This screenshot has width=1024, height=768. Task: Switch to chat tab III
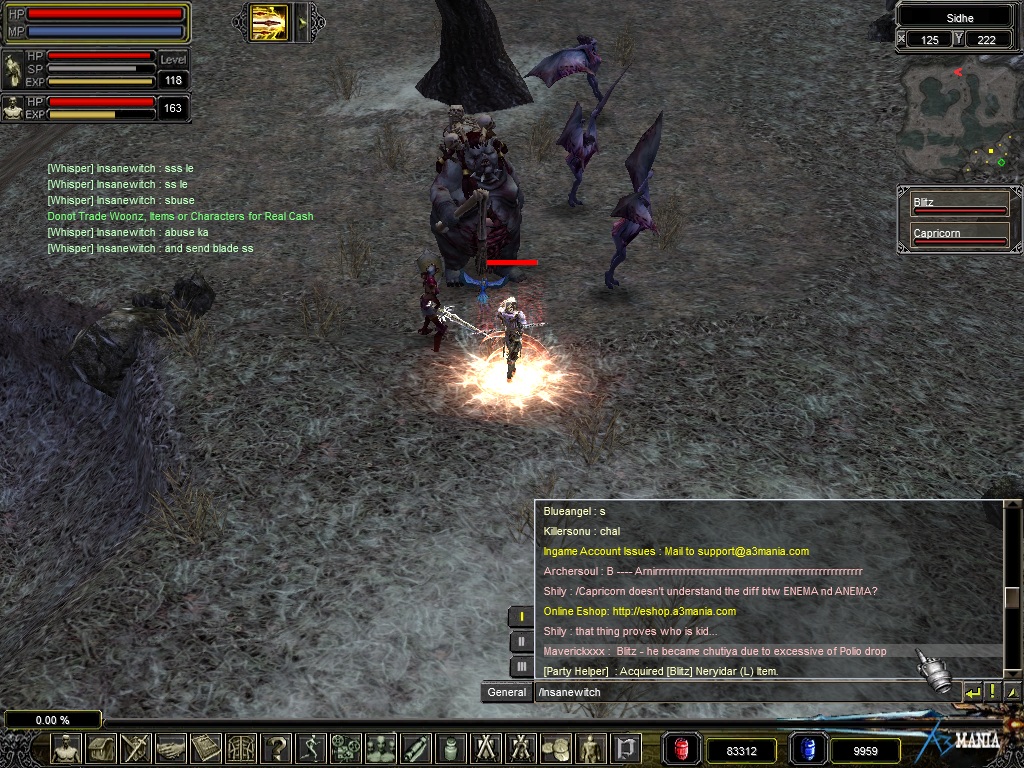[520, 666]
